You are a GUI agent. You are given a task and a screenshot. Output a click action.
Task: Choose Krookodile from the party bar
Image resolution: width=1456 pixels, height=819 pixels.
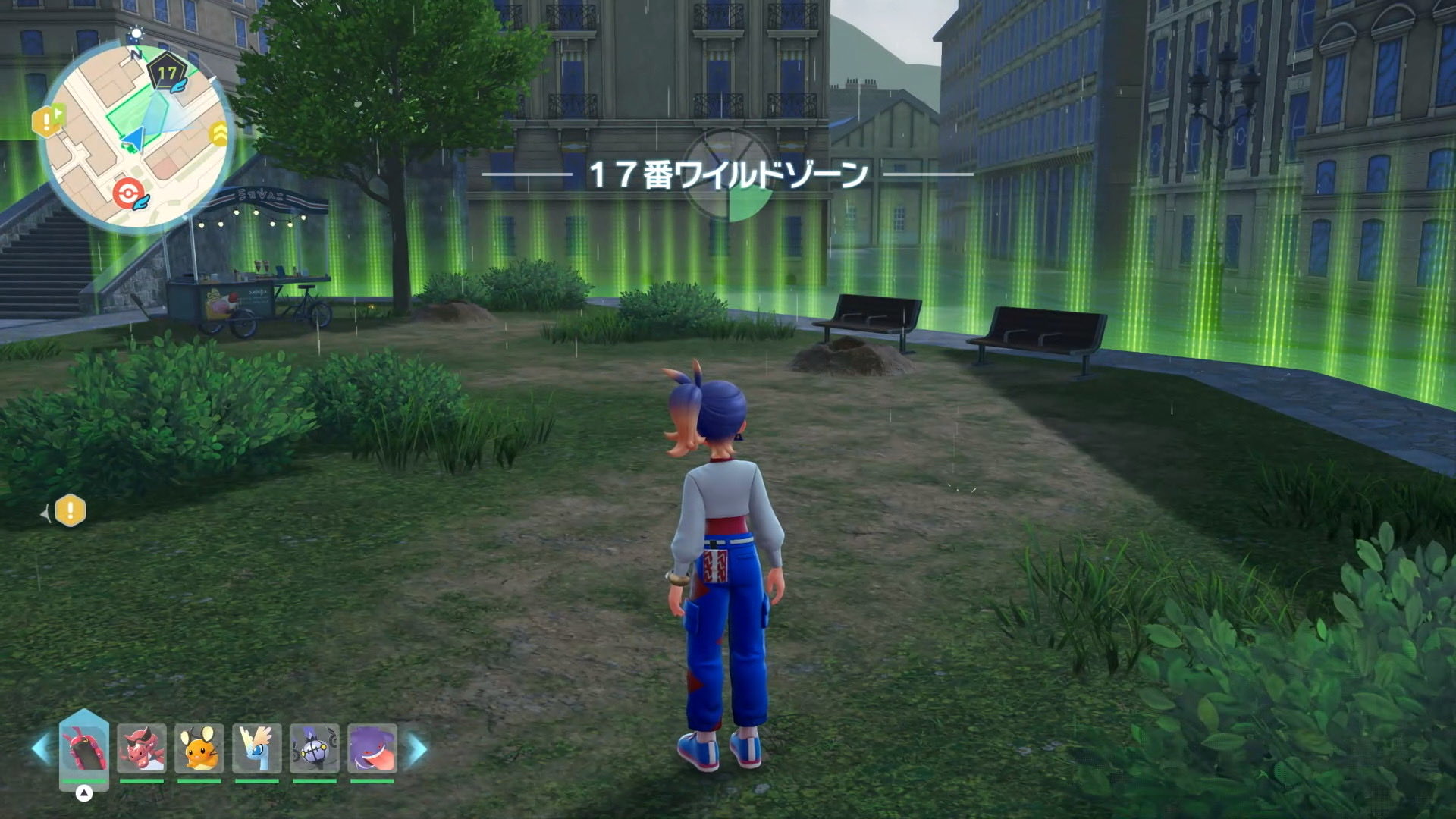(x=141, y=749)
